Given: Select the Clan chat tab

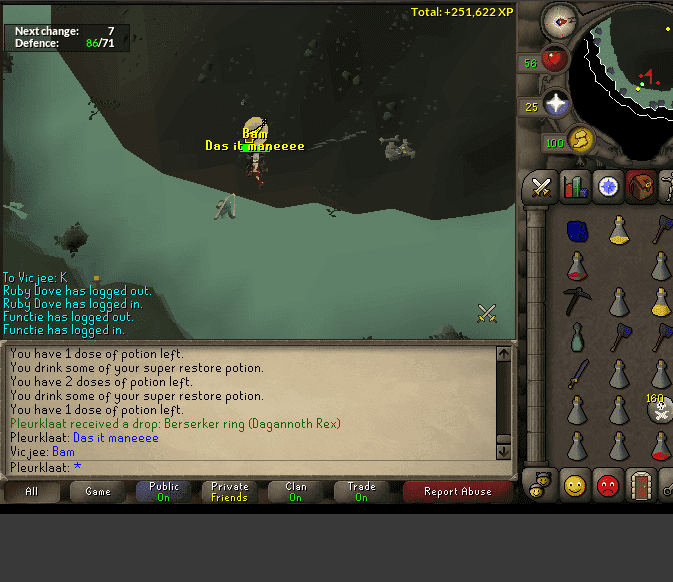Looking at the screenshot, I should (x=295, y=491).
